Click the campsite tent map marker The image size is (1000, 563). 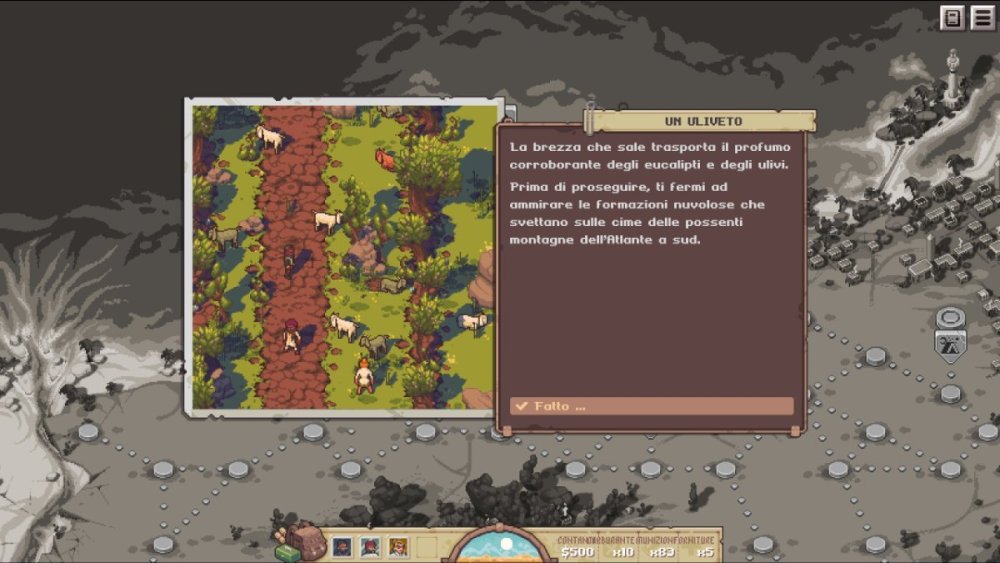(x=949, y=345)
